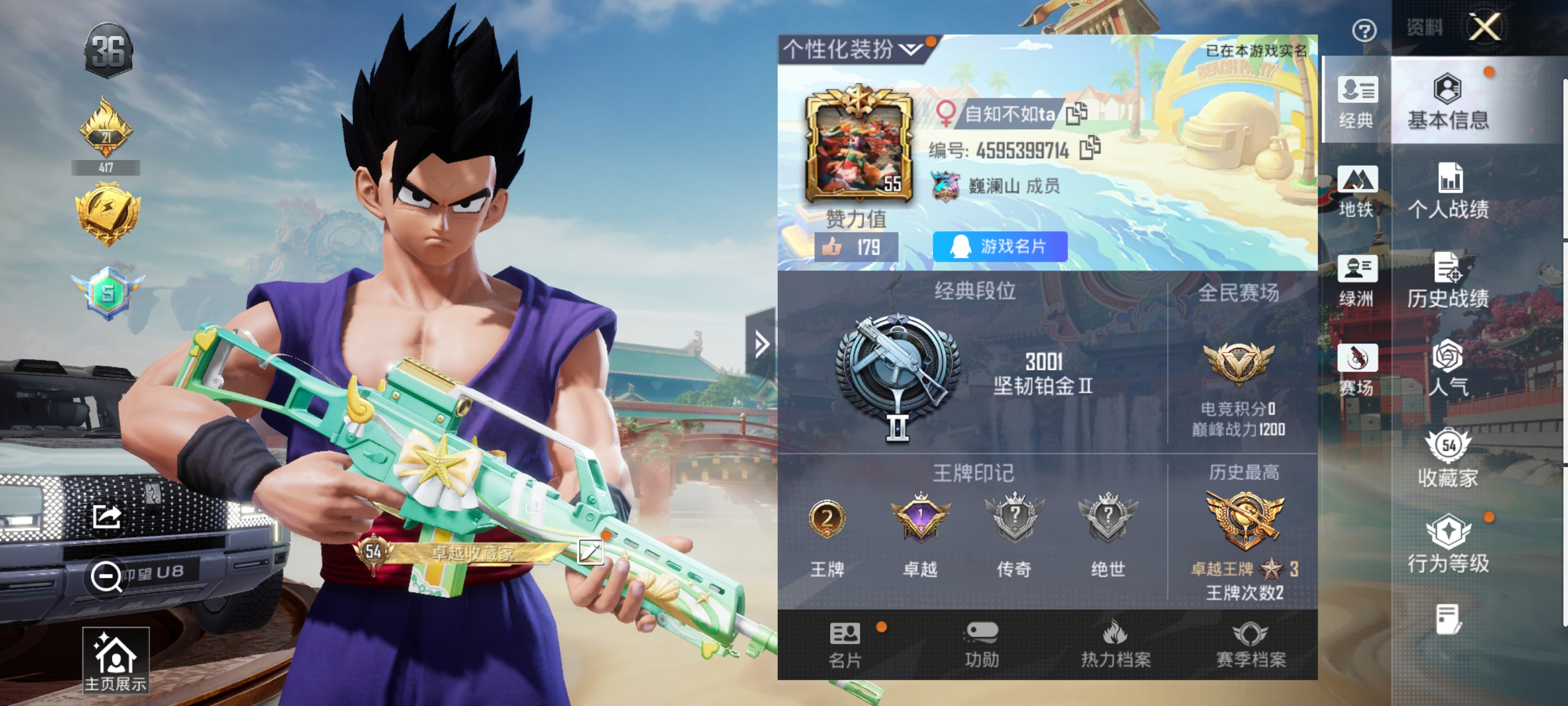Copy the player ID number
Screen dimensions: 1568x706
pyautogui.click(x=1090, y=148)
